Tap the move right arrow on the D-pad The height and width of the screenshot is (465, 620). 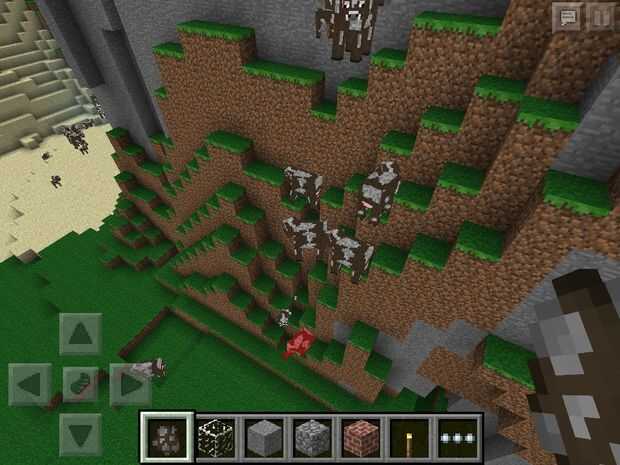point(130,383)
